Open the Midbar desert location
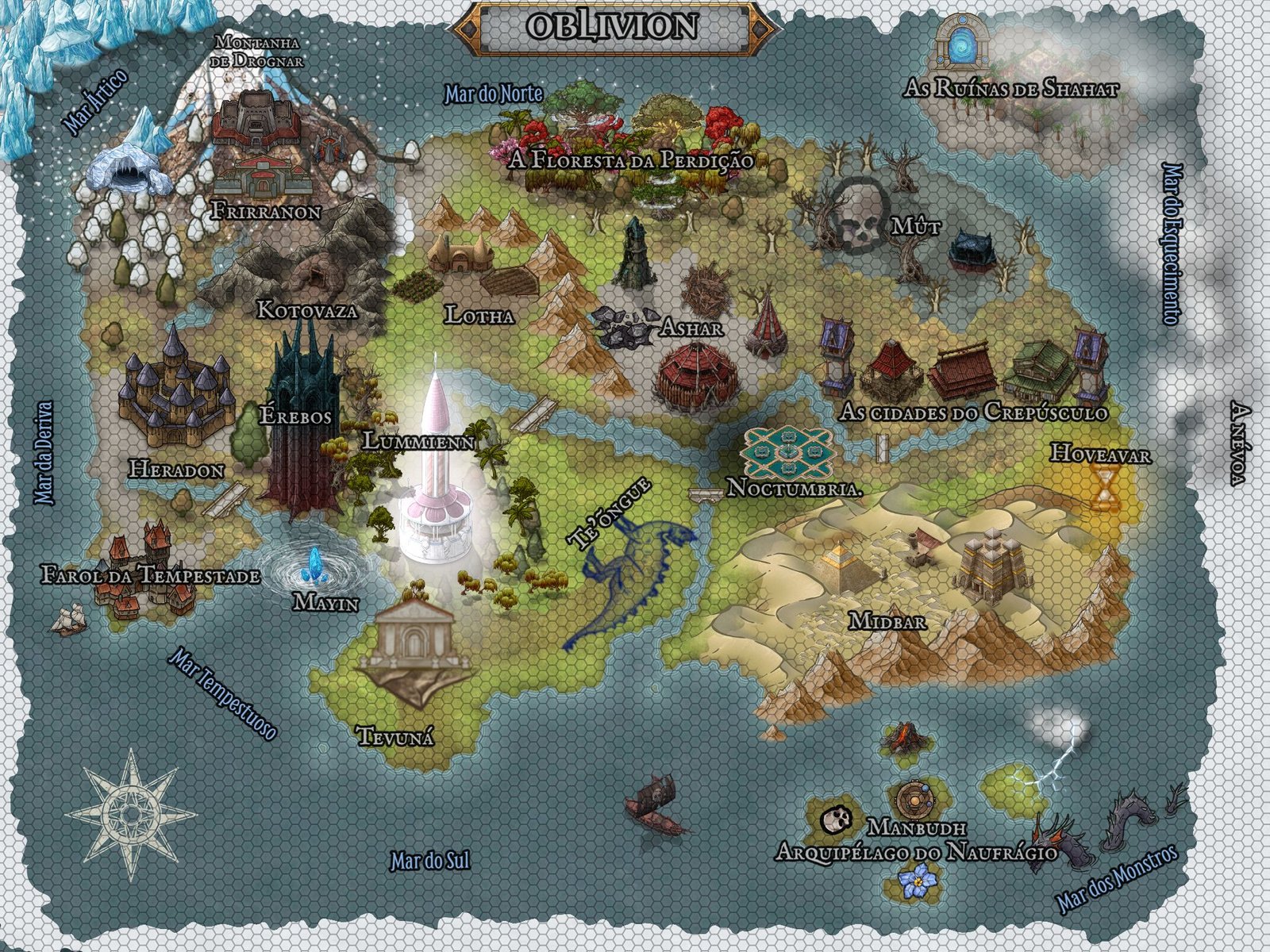 coord(887,620)
